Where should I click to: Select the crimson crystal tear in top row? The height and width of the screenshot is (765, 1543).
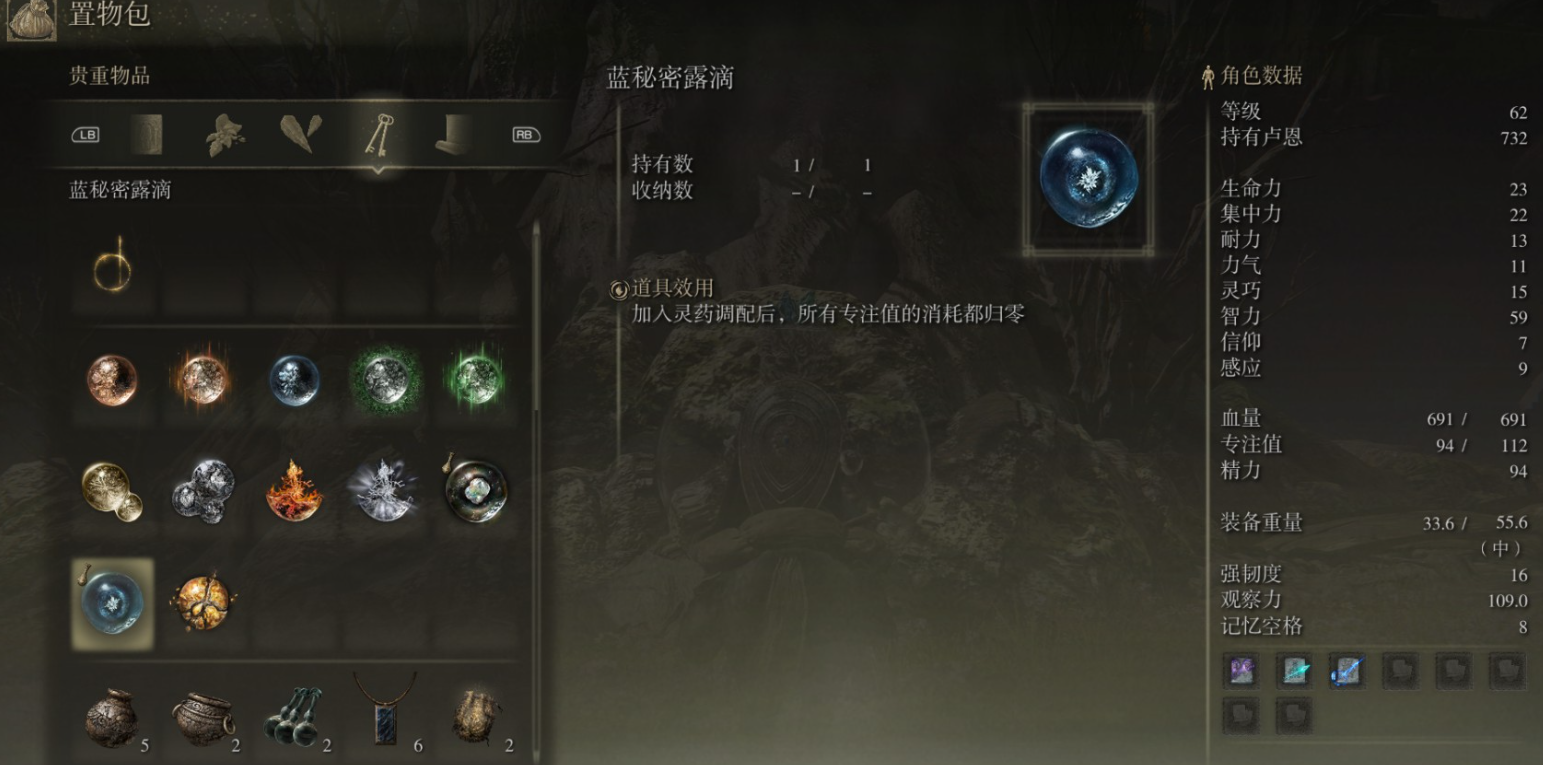(x=112, y=382)
